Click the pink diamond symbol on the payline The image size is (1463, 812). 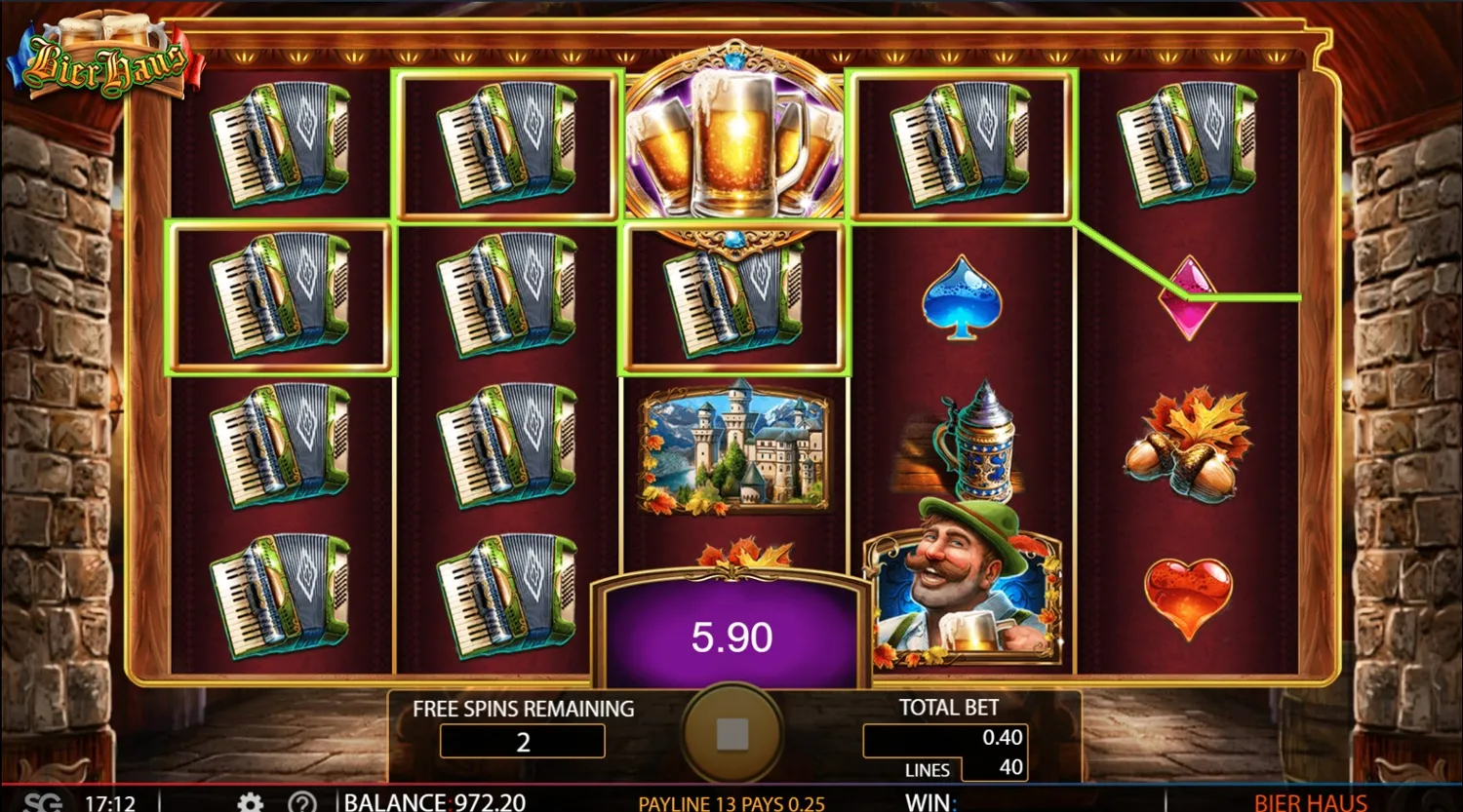(x=1186, y=297)
